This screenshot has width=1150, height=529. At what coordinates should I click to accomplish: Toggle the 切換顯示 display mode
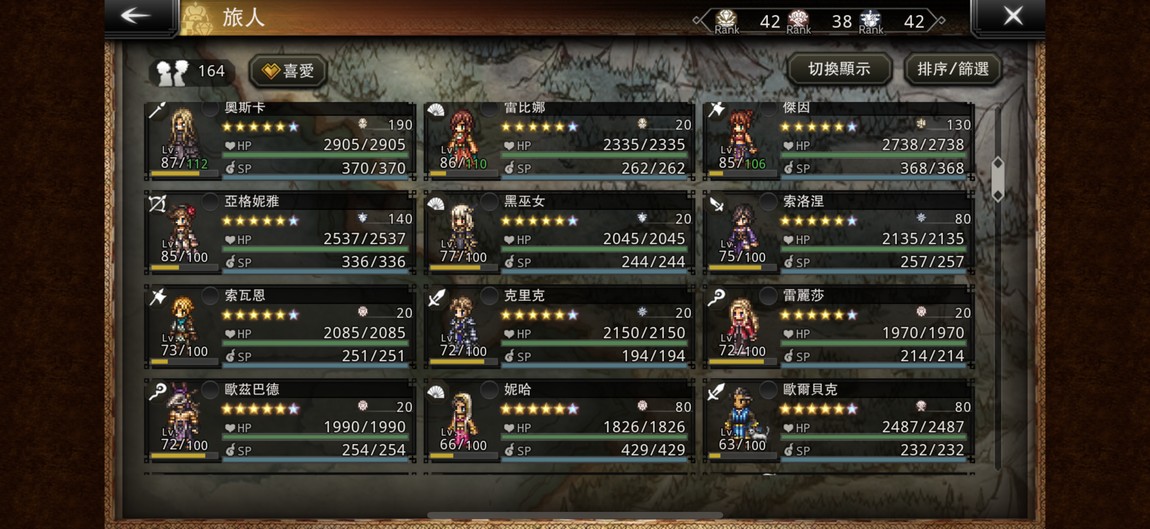[838, 69]
